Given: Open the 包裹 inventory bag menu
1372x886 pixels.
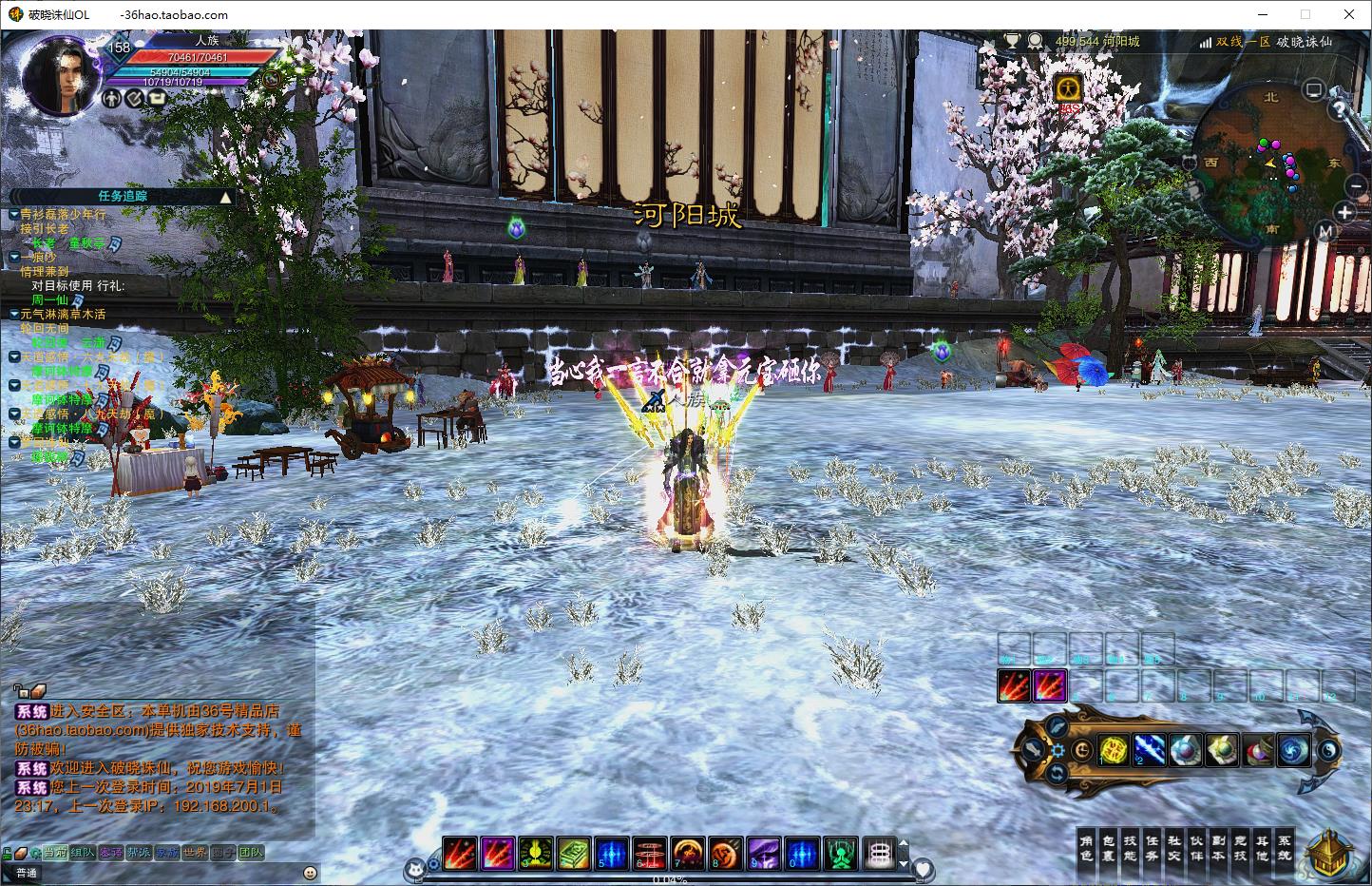Looking at the screenshot, I should click(x=1107, y=848).
